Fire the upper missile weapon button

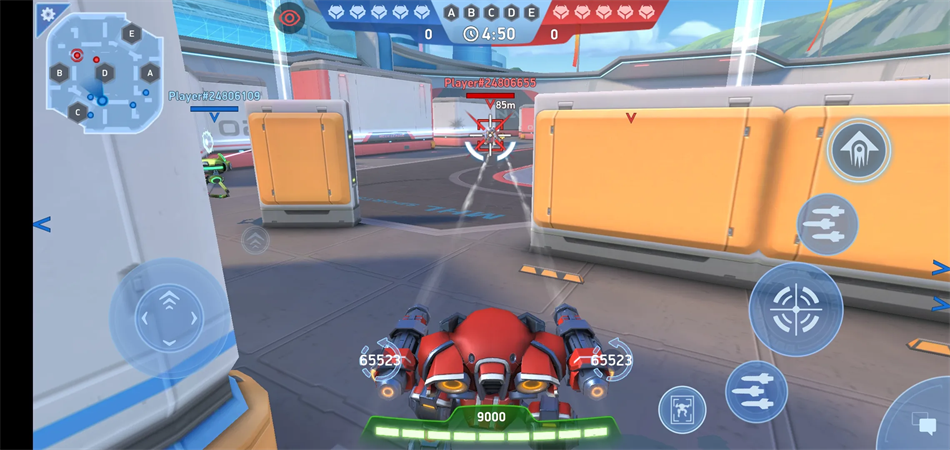[x=827, y=224]
